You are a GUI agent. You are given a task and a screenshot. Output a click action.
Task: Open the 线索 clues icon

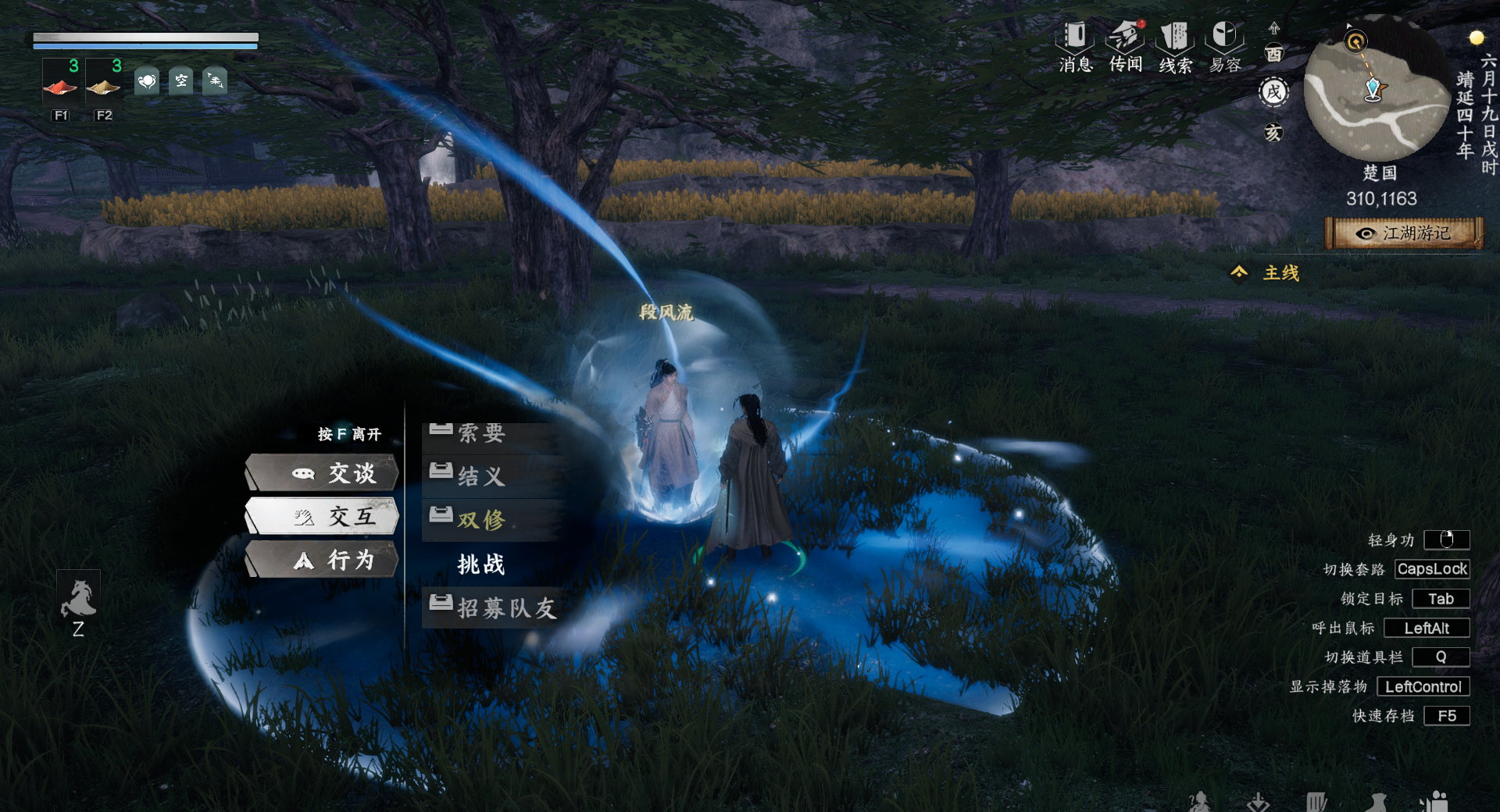coord(1175,46)
